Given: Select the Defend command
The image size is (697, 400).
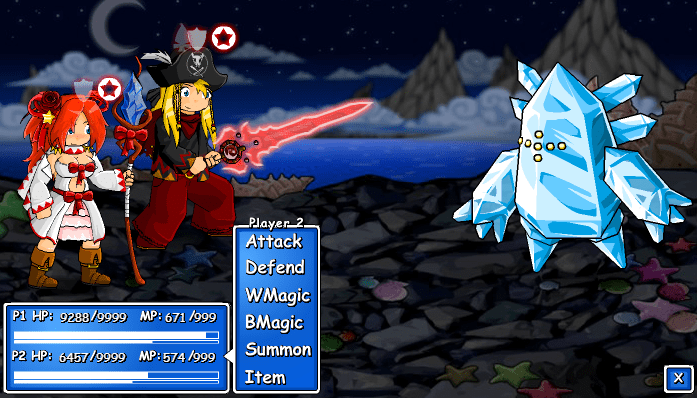Looking at the screenshot, I should [275, 268].
